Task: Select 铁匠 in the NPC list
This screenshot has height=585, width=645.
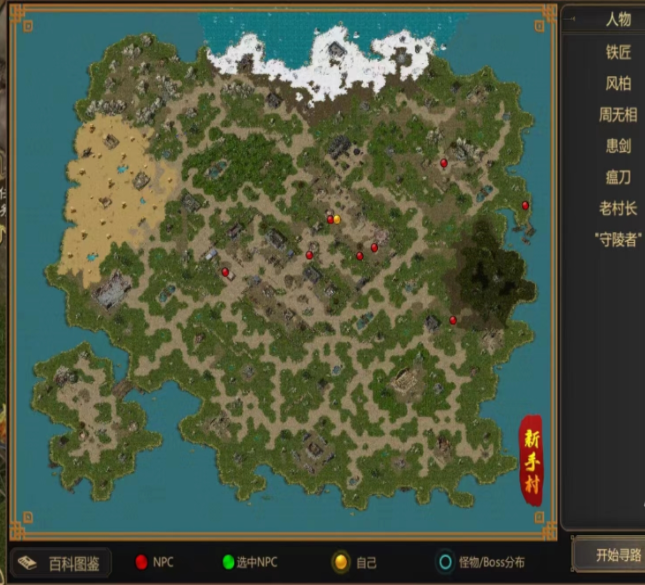Action: [618, 51]
